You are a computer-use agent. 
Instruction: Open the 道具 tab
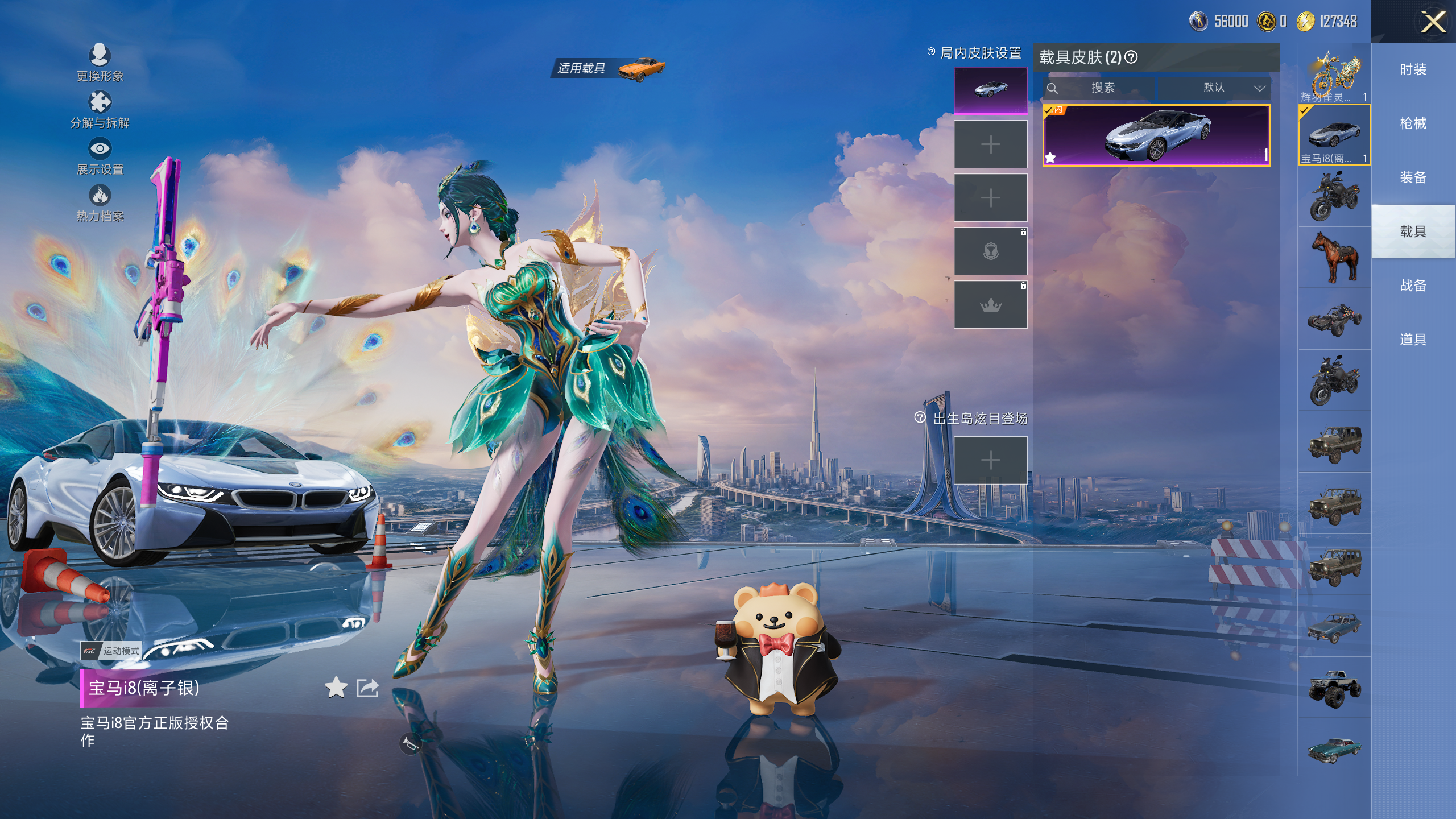coord(1413,340)
